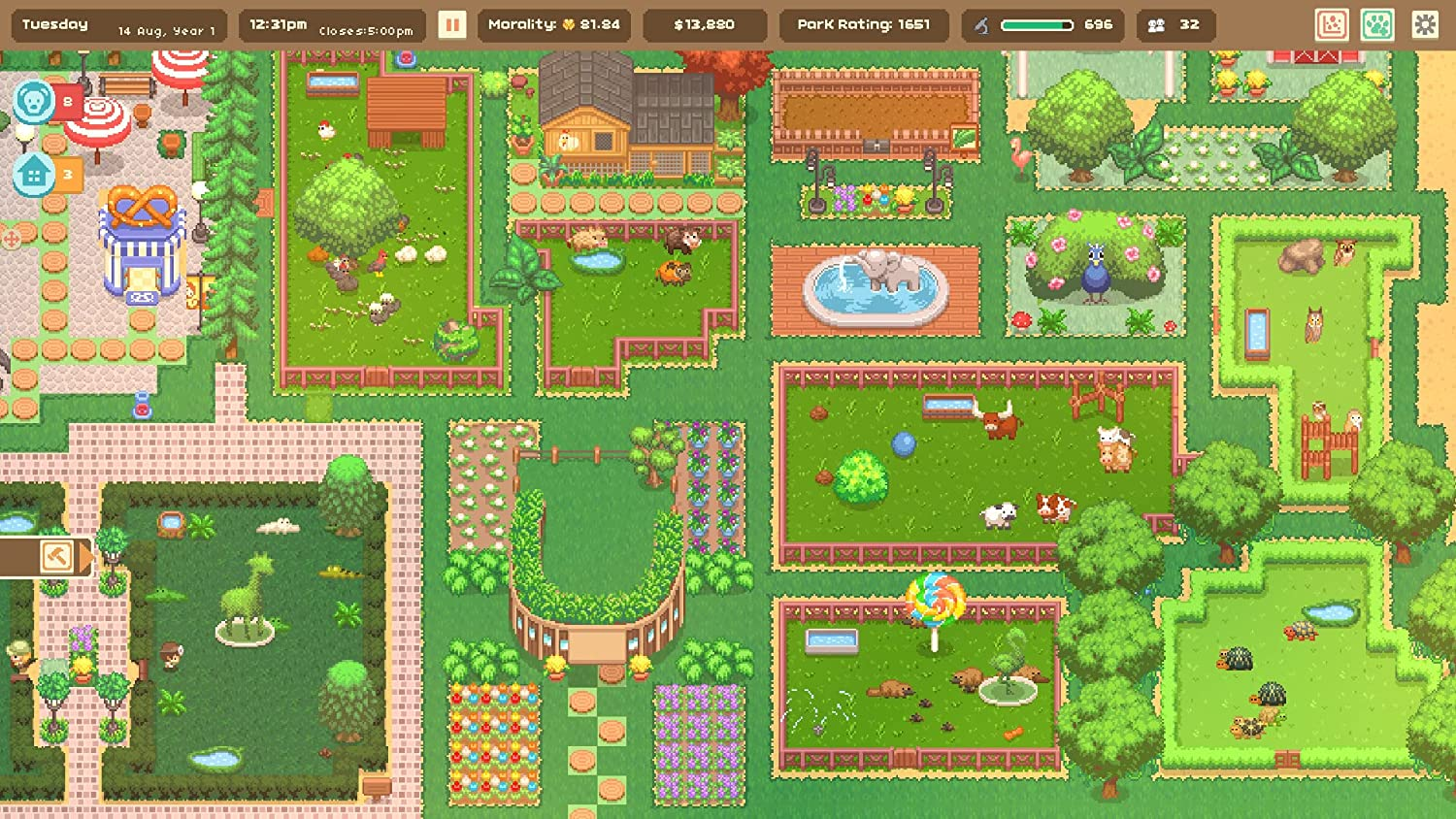Open the animal management paw icon
The image size is (1456, 819).
pos(1376,24)
